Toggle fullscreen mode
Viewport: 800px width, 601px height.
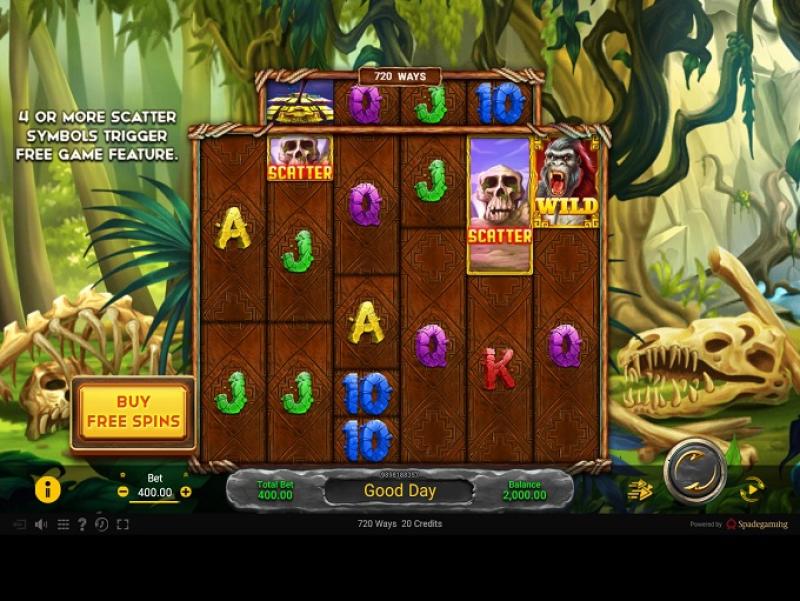pos(123,524)
